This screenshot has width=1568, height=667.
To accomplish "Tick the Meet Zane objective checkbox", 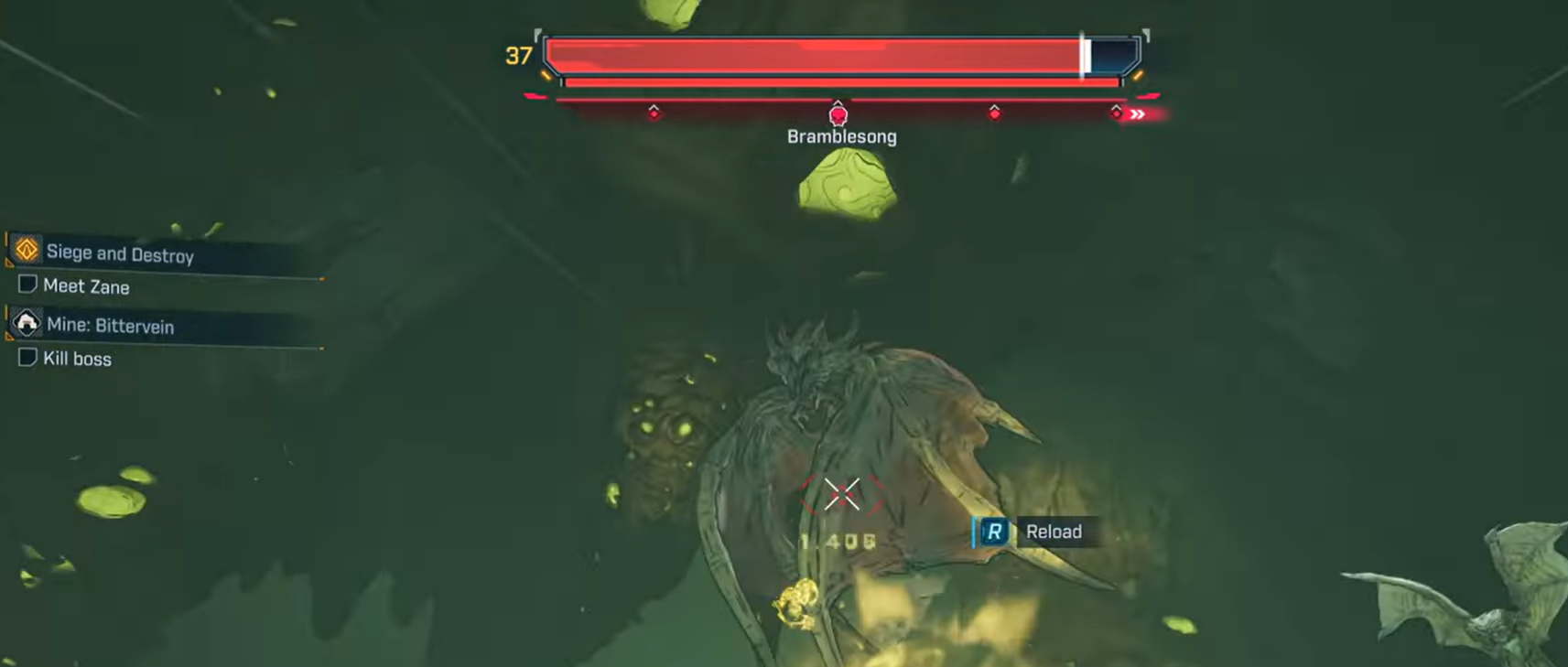I will [x=27, y=285].
